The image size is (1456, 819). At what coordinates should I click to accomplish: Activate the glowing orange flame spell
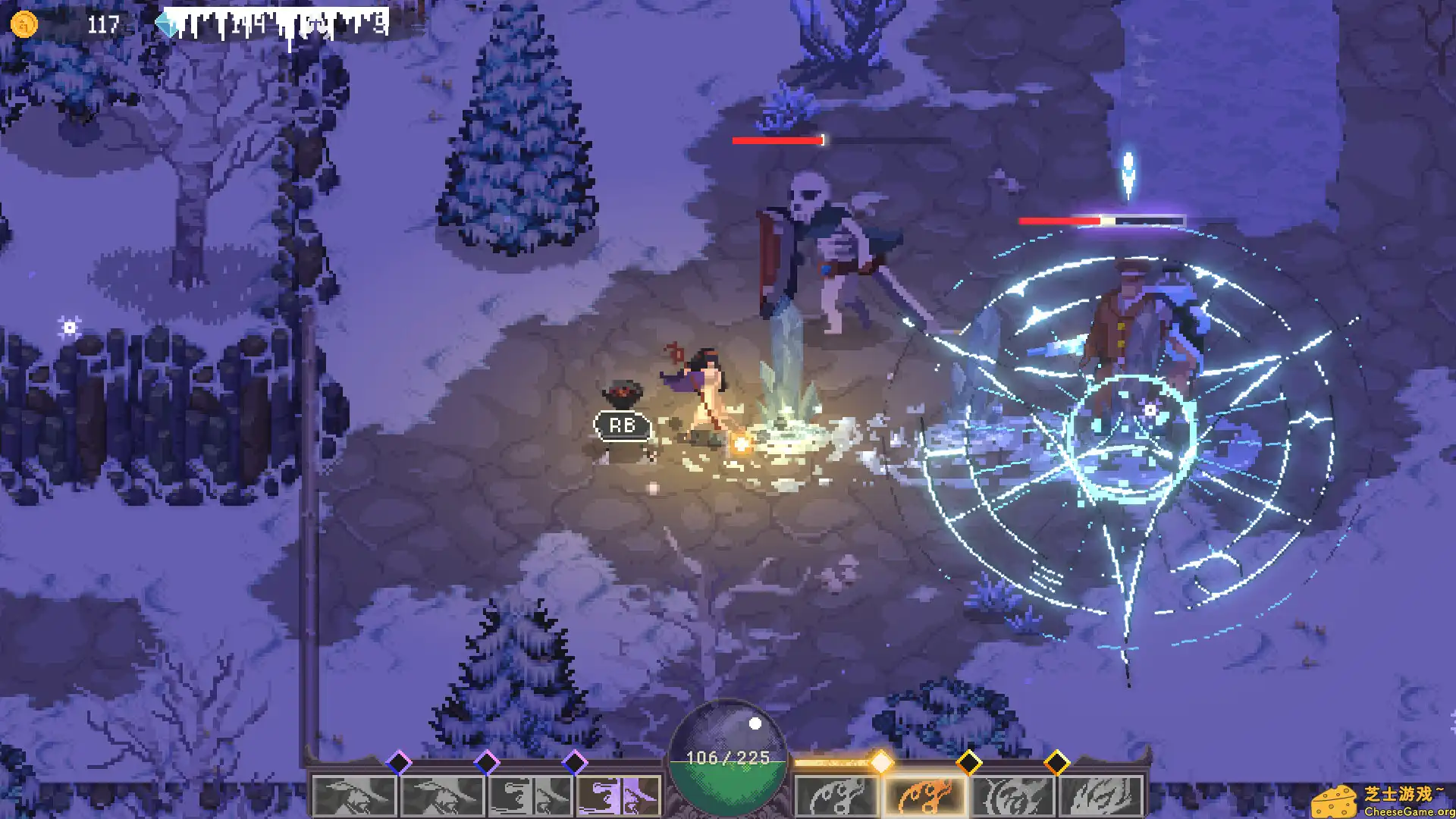[x=924, y=796]
